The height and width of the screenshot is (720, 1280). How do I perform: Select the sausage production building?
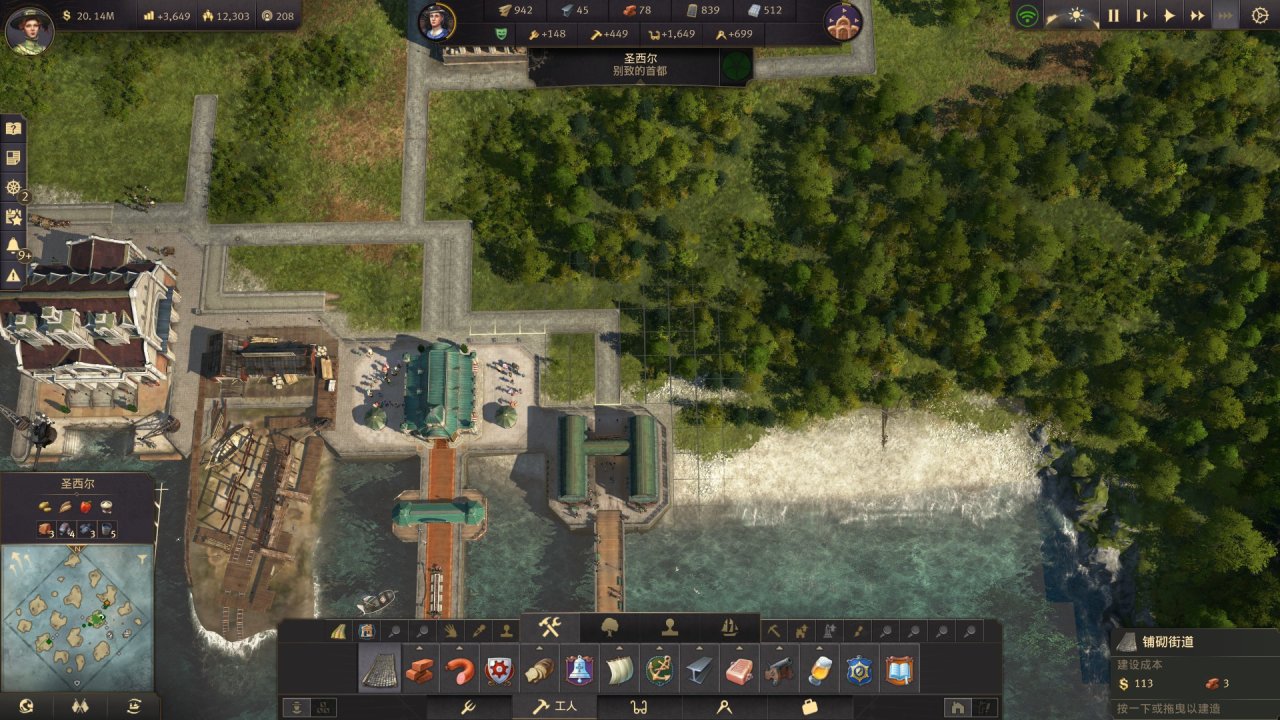click(460, 669)
